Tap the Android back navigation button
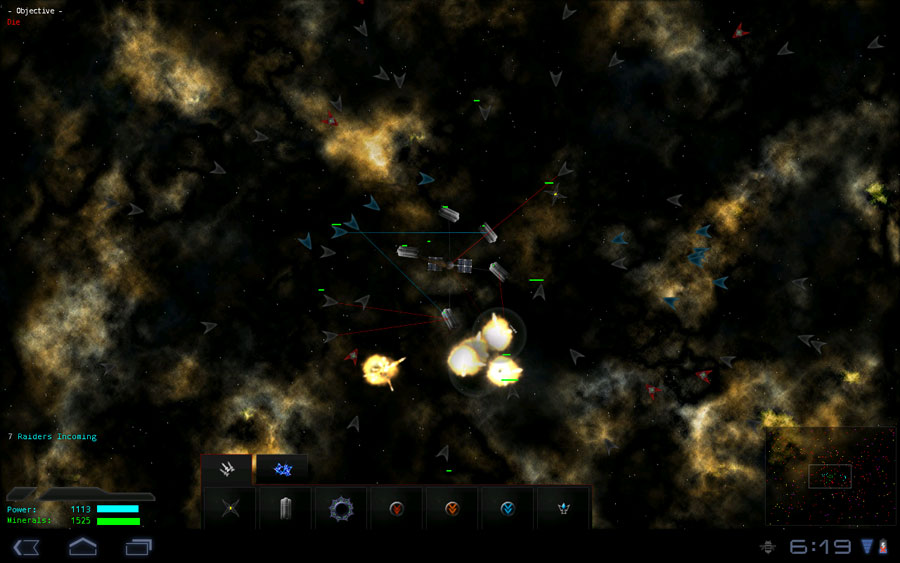The image size is (900, 563). [25, 546]
